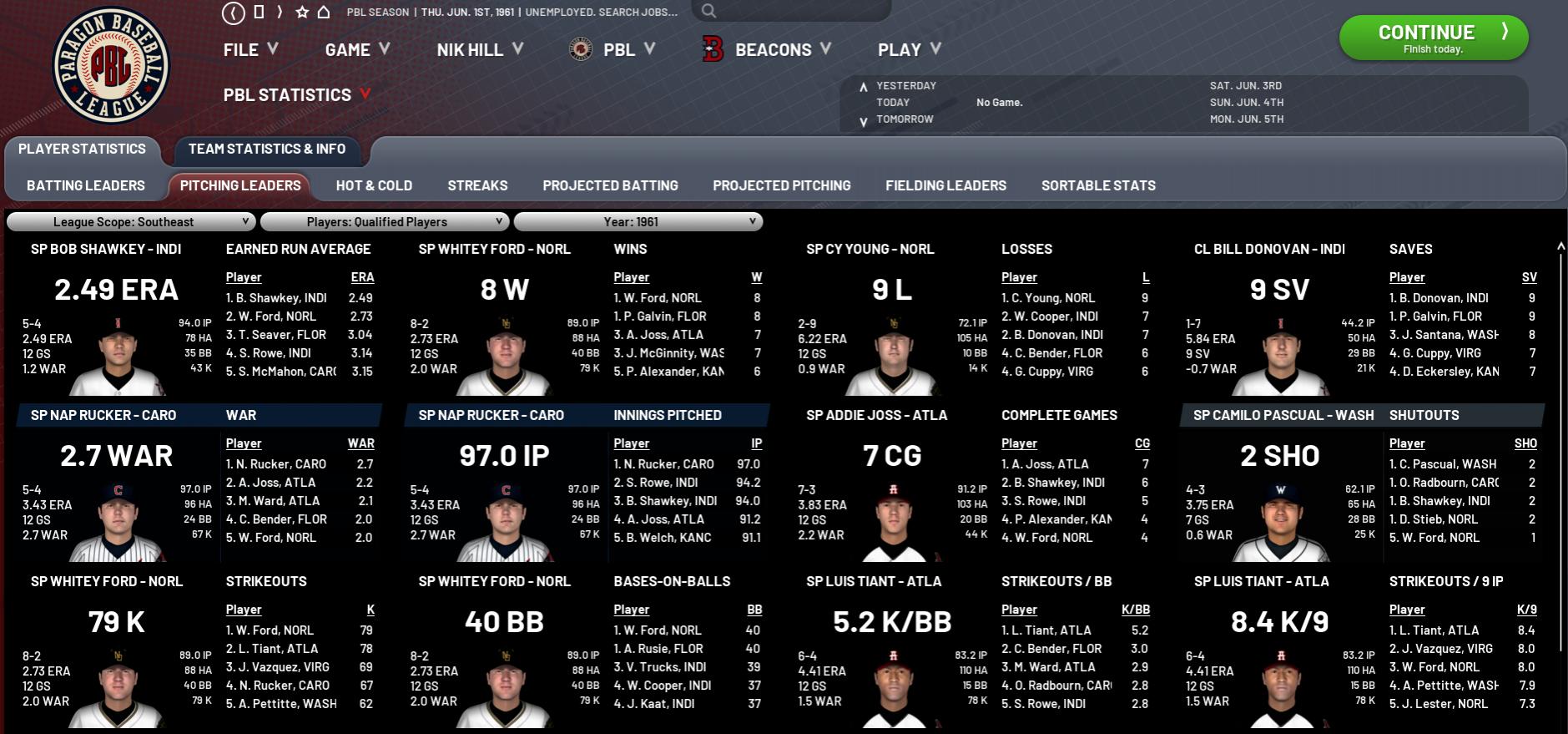Open the Qualified Players filter dropdown
This screenshot has height=734, width=1568.
coord(385,222)
